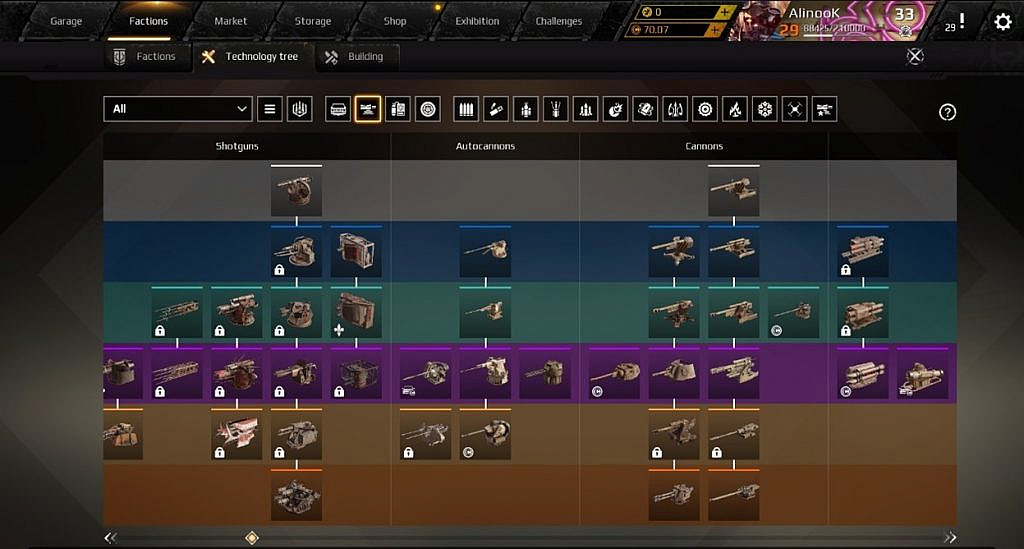1024x549 pixels.
Task: Expand the All filter dropdown
Action: point(178,109)
